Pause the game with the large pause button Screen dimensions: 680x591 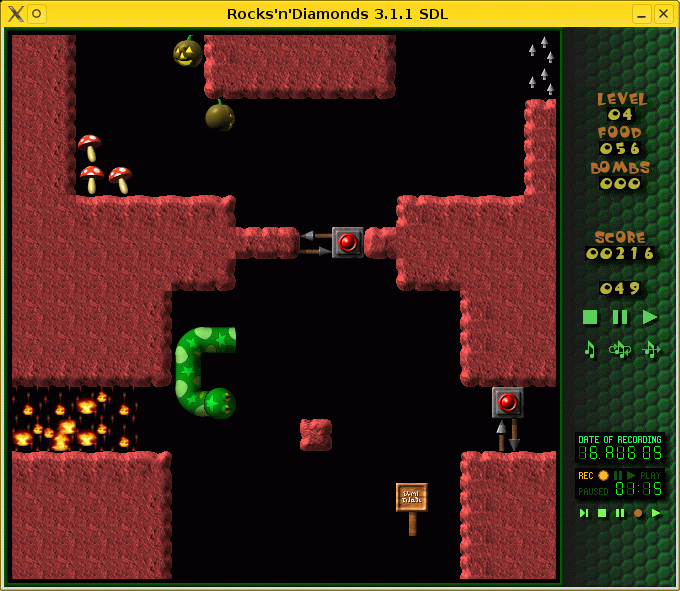(x=620, y=317)
